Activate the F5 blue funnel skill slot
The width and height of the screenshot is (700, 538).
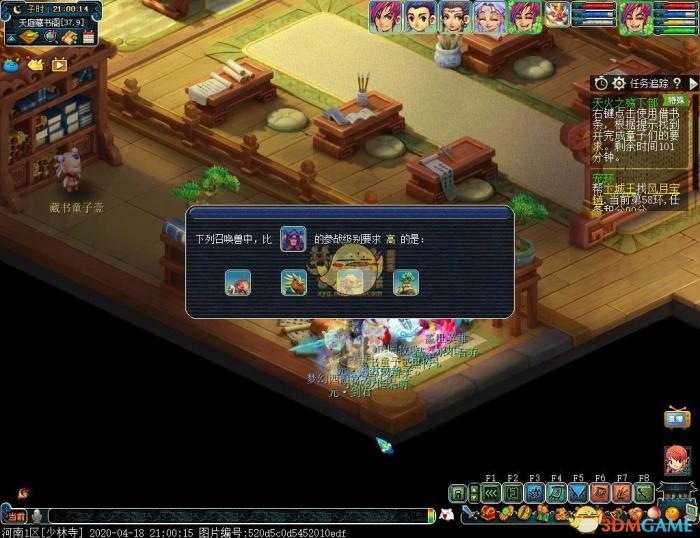coord(578,493)
